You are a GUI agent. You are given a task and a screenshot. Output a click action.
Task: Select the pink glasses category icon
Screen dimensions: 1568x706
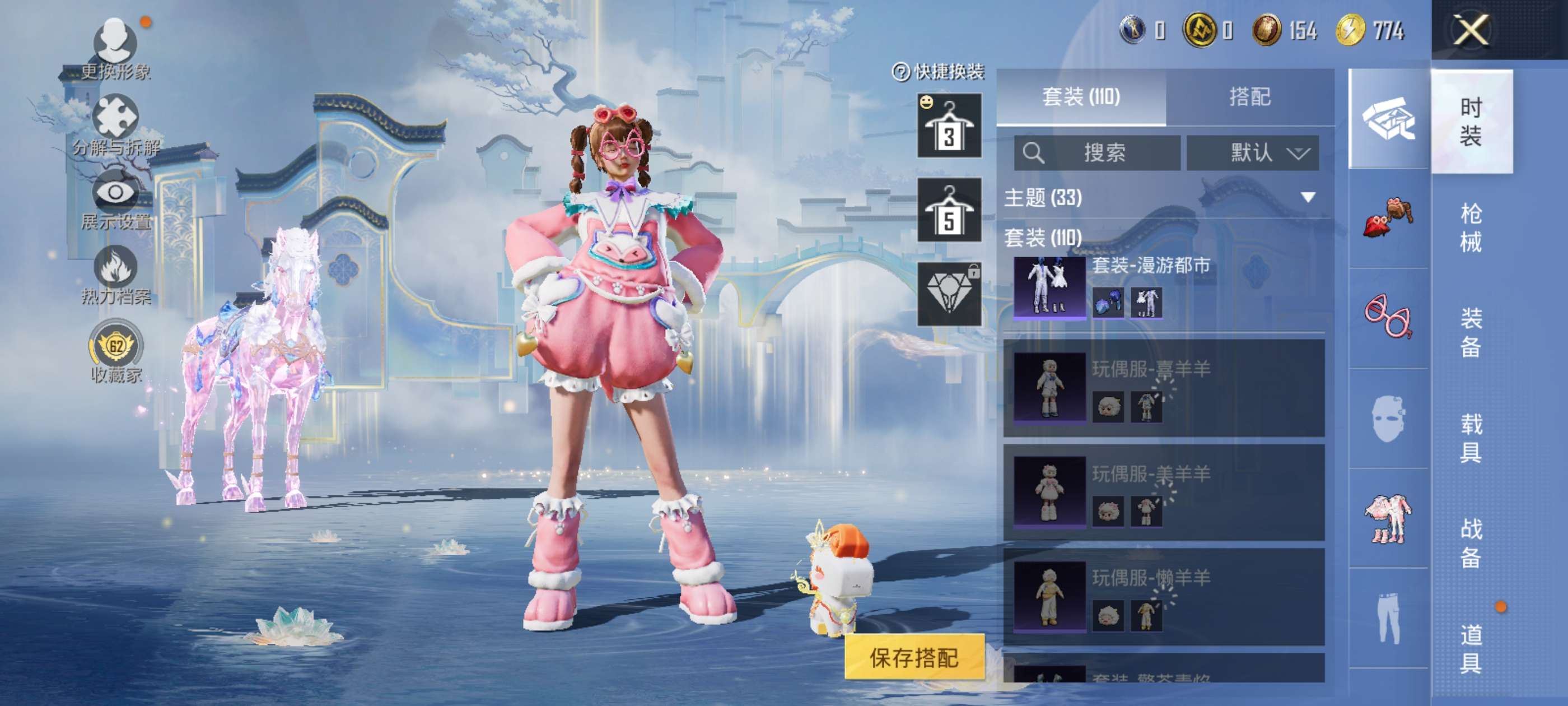[x=1388, y=317]
